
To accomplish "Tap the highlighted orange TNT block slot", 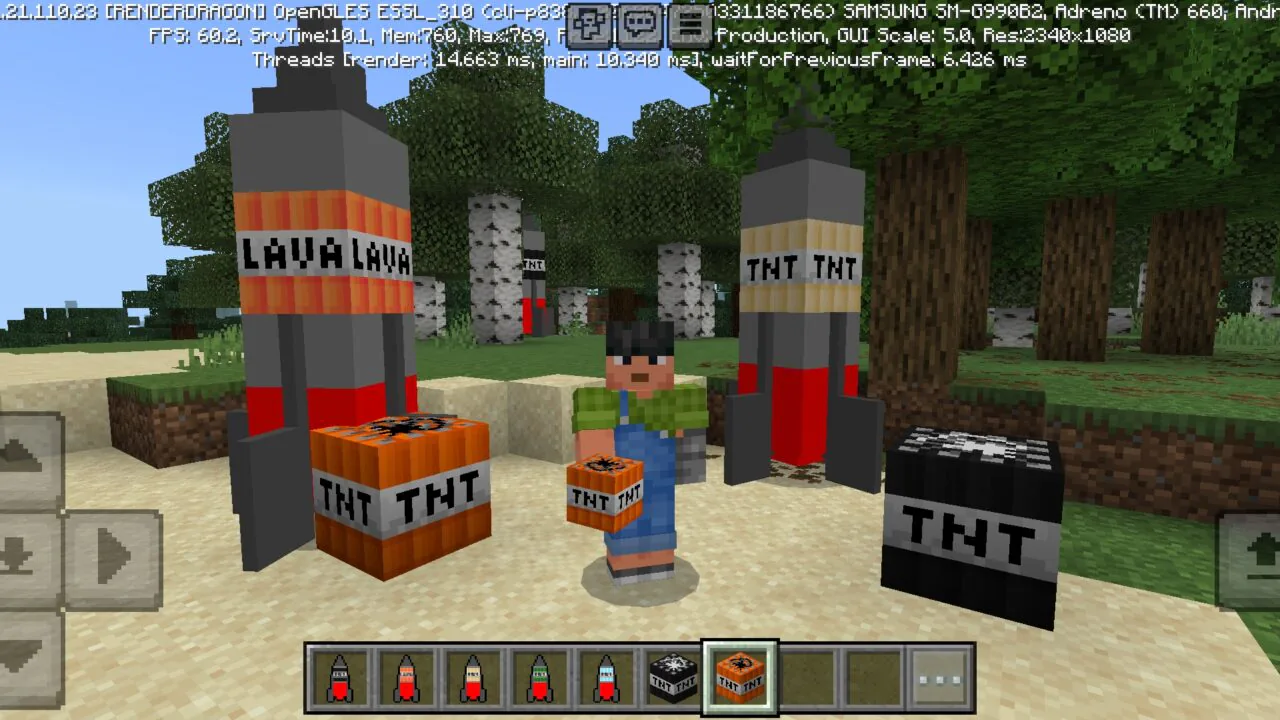I will 739,678.
